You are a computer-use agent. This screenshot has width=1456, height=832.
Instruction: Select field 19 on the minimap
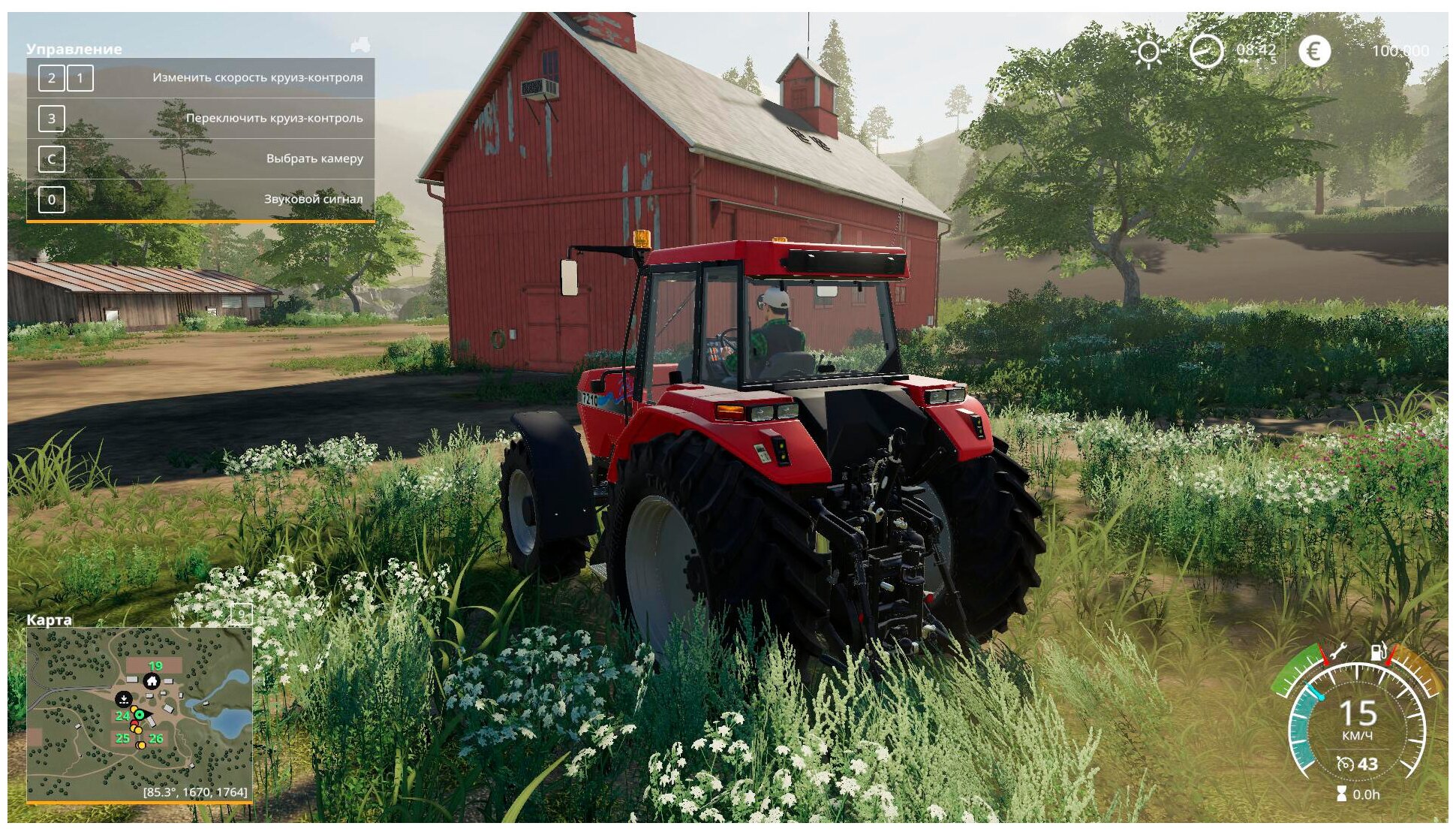pyautogui.click(x=155, y=666)
